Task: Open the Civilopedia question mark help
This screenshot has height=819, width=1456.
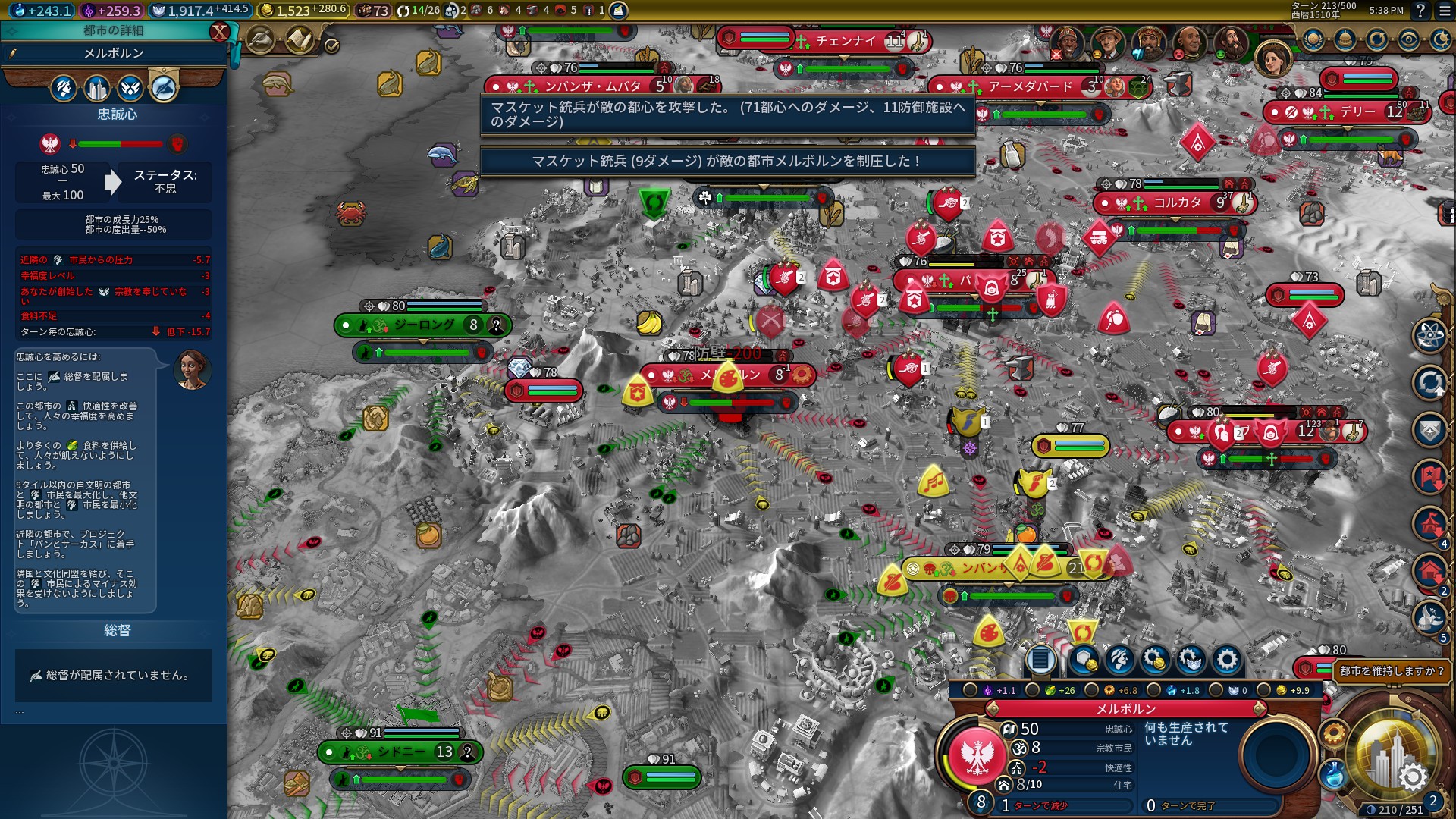Action: (1420, 11)
